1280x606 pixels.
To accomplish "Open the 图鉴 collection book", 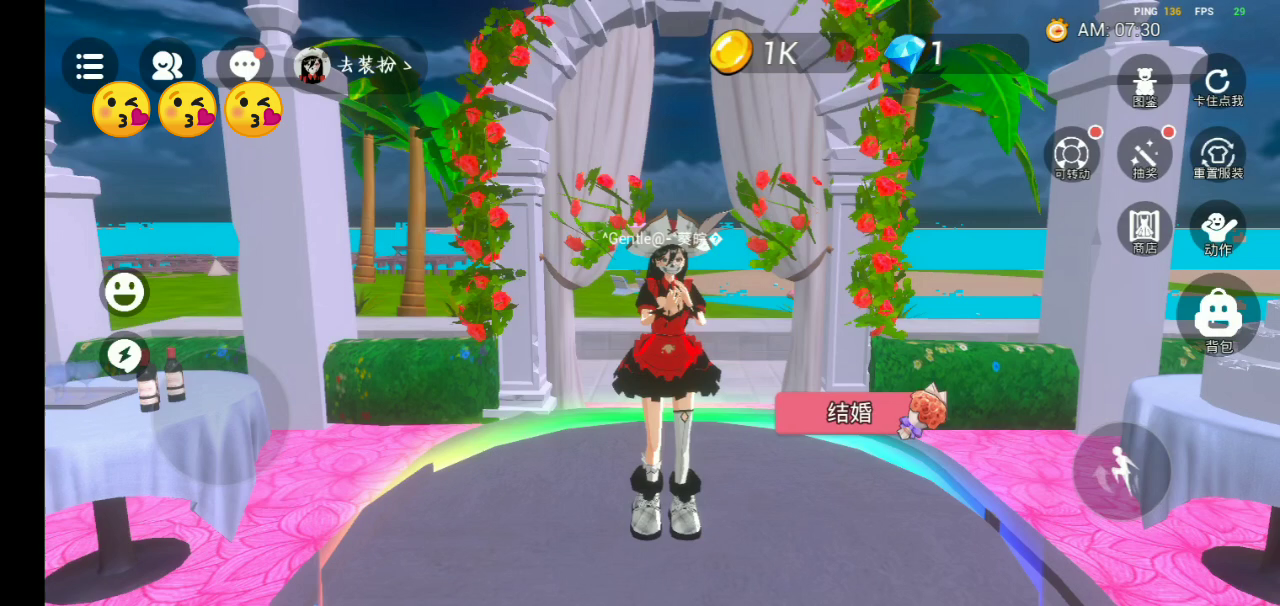I will [x=1145, y=82].
